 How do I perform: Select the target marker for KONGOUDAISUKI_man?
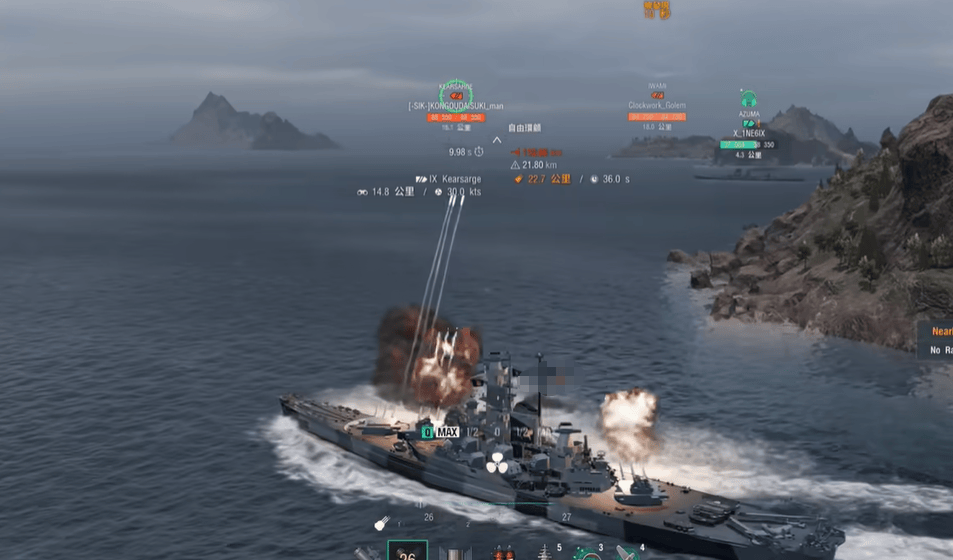(x=455, y=94)
